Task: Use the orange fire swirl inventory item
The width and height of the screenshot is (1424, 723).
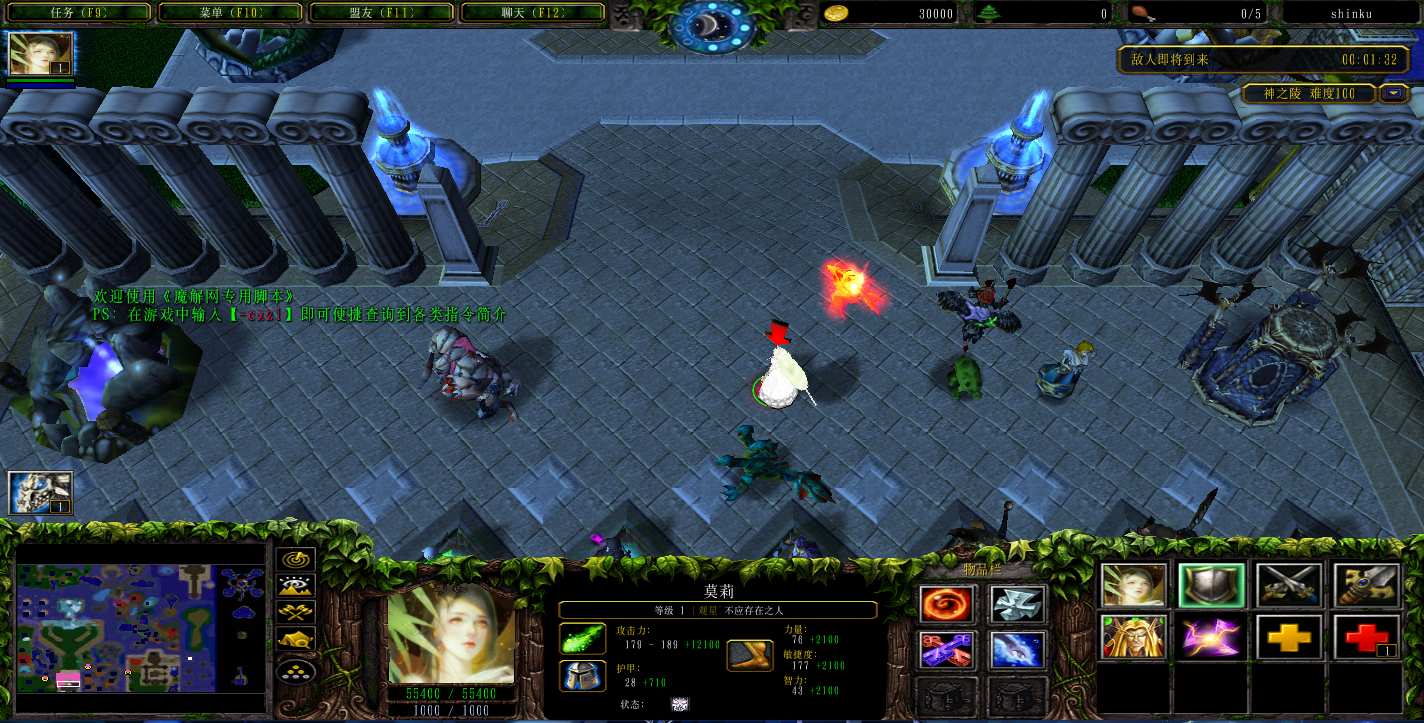Action: point(946,605)
